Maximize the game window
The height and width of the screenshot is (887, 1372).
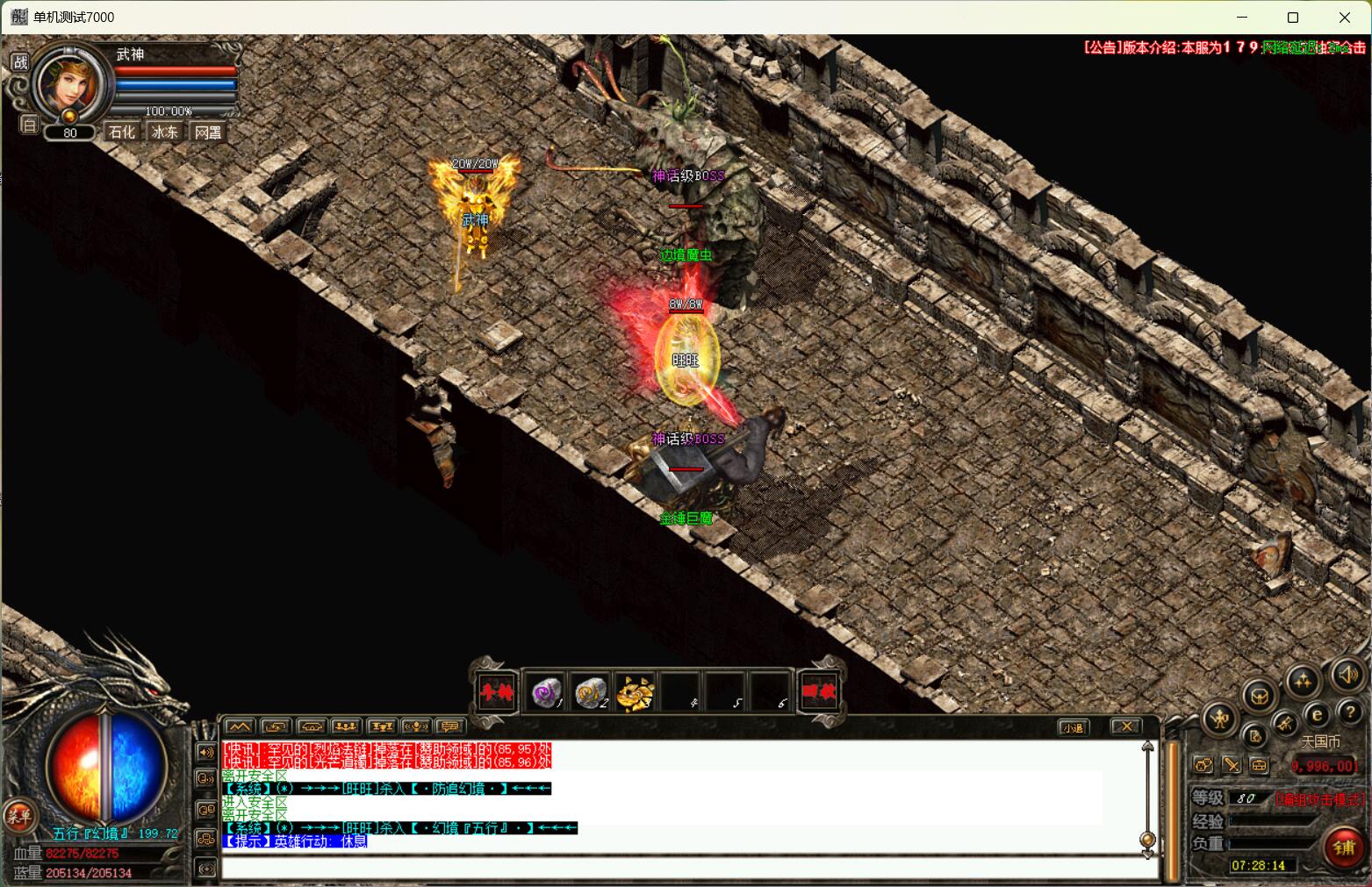point(1293,18)
